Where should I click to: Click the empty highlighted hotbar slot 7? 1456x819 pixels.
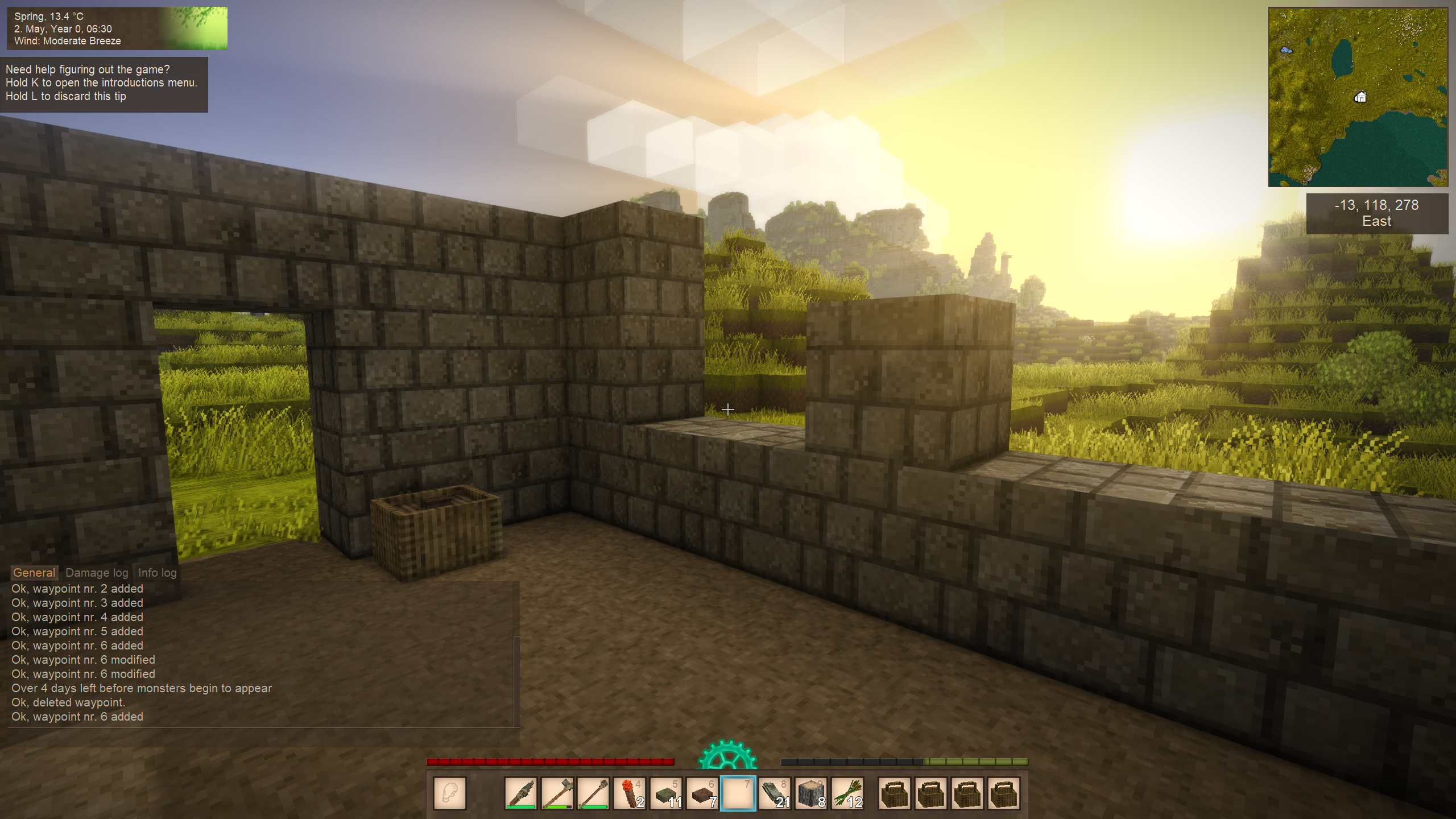(738, 793)
